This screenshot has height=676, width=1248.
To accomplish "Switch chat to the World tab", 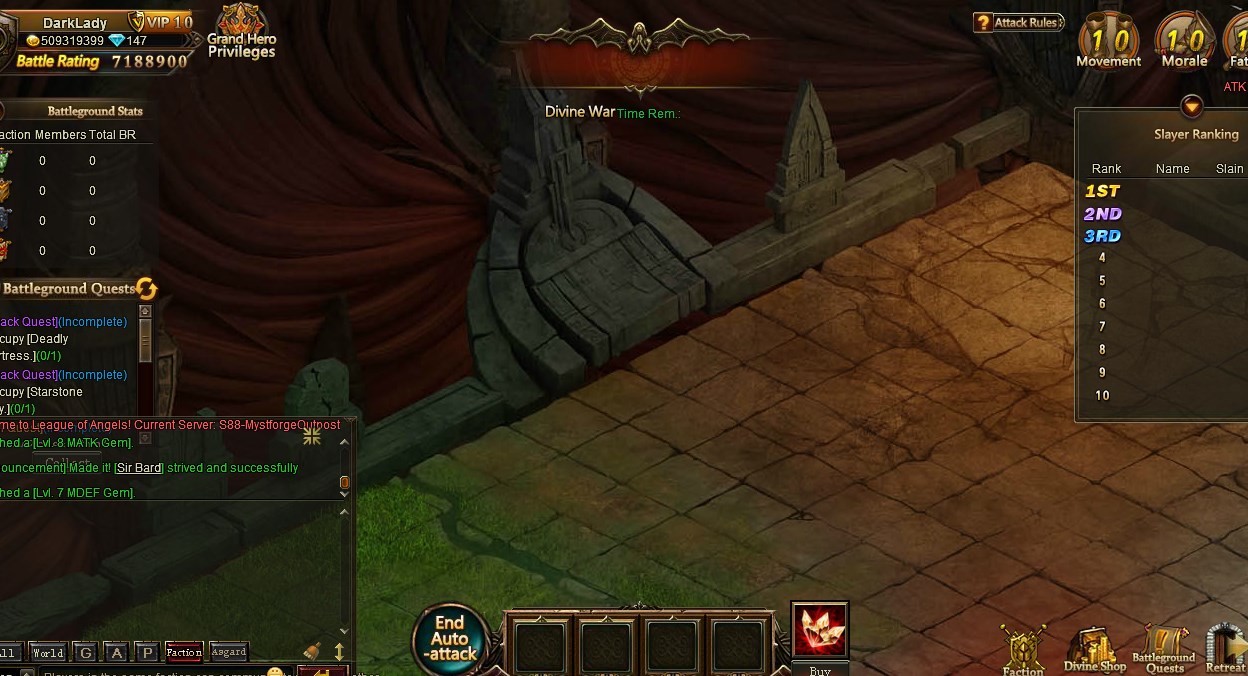I will point(48,653).
